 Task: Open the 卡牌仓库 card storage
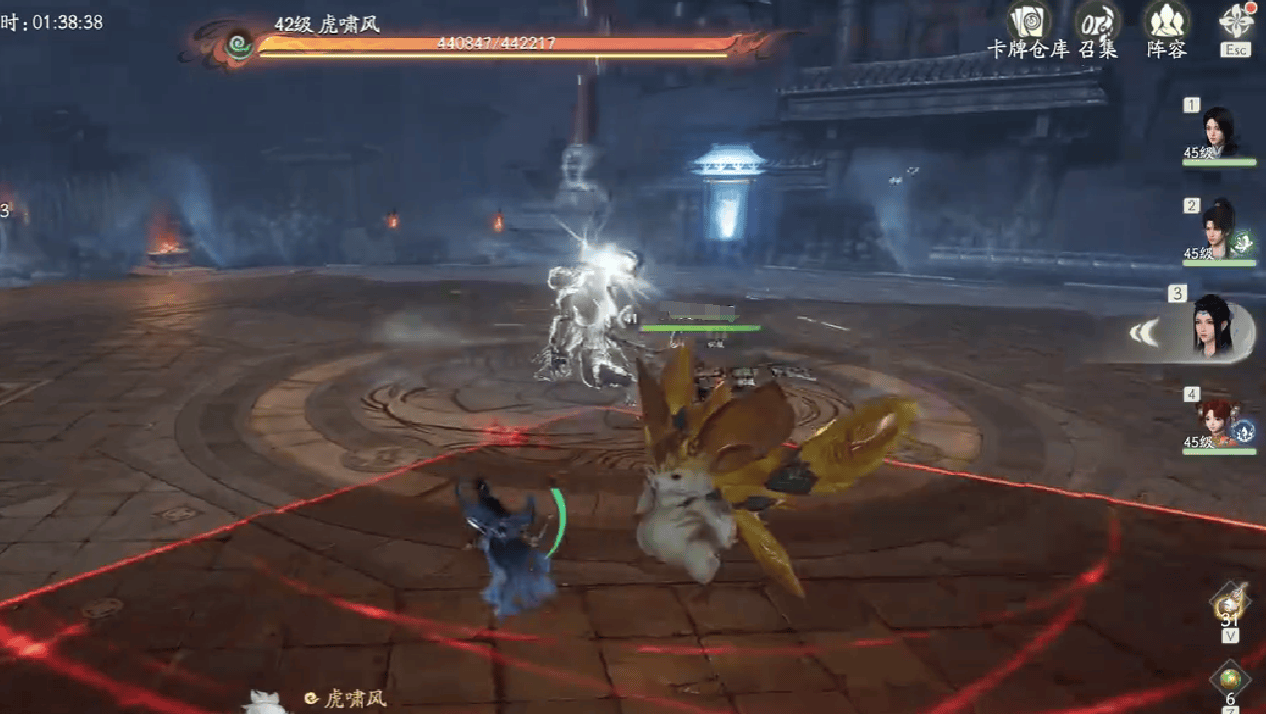[1027, 20]
